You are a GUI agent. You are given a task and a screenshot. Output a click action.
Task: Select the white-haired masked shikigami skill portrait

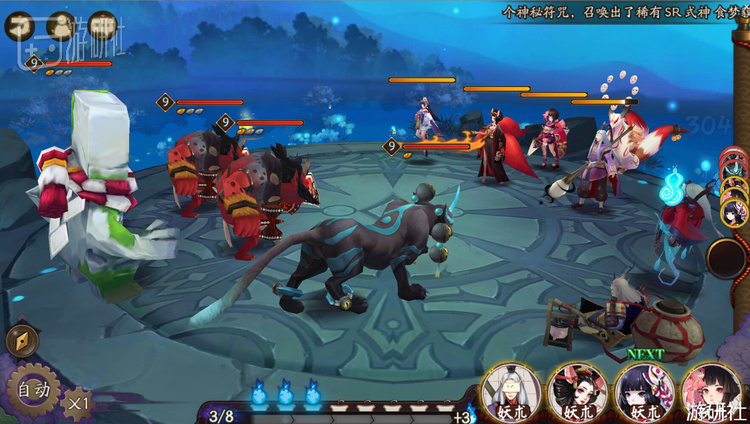click(510, 390)
